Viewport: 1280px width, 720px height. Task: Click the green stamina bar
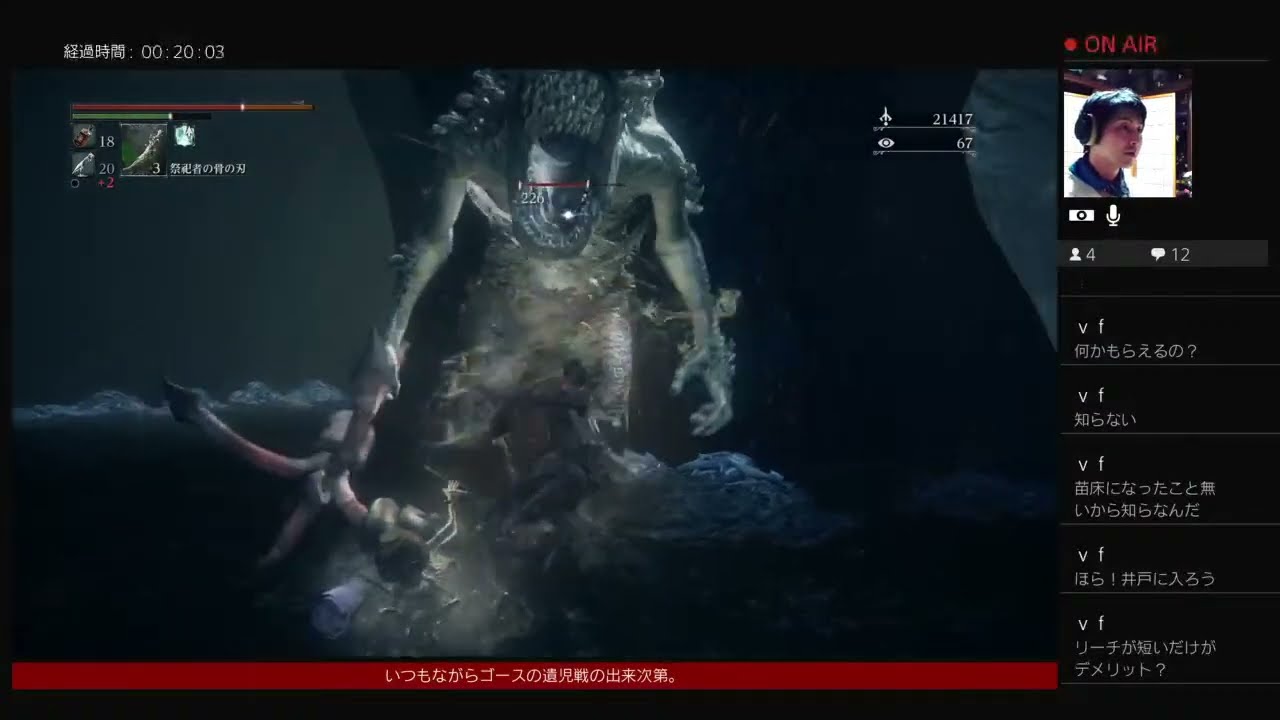(120, 116)
